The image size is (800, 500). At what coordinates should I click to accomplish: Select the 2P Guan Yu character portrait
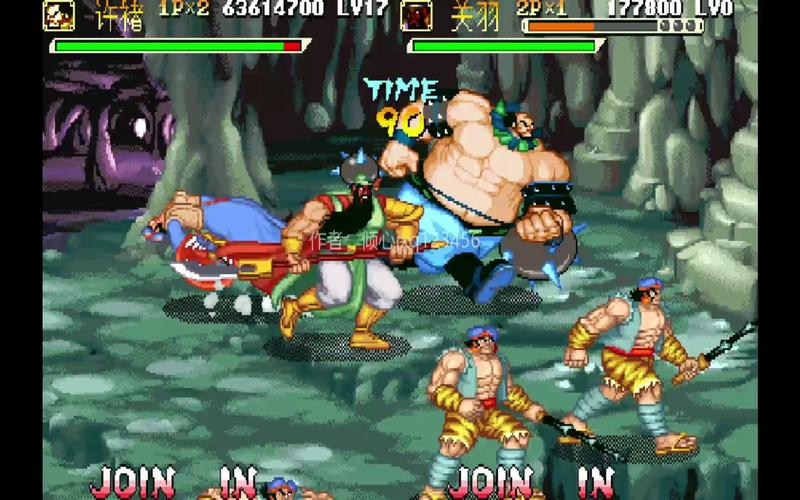(416, 14)
